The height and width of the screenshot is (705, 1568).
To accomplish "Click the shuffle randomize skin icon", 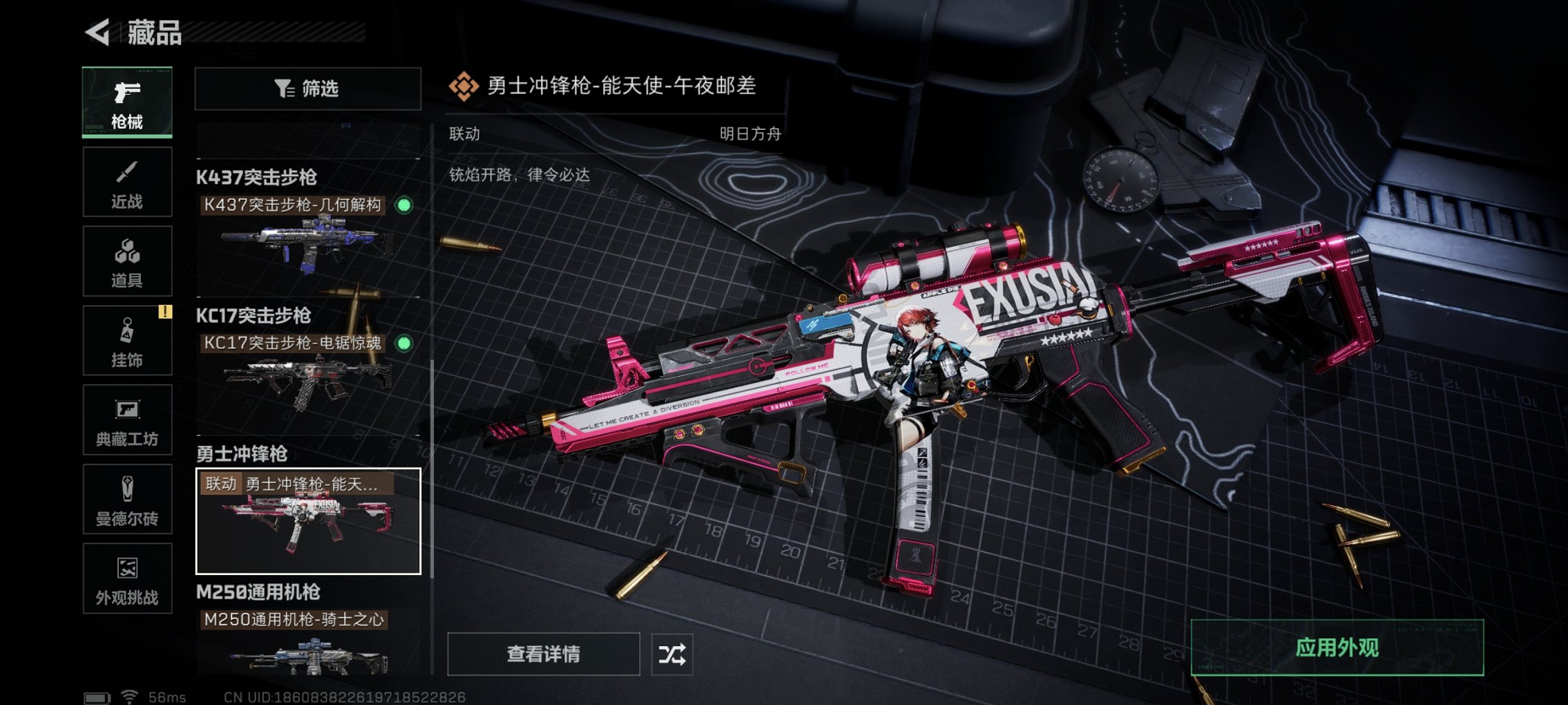I will 673,654.
